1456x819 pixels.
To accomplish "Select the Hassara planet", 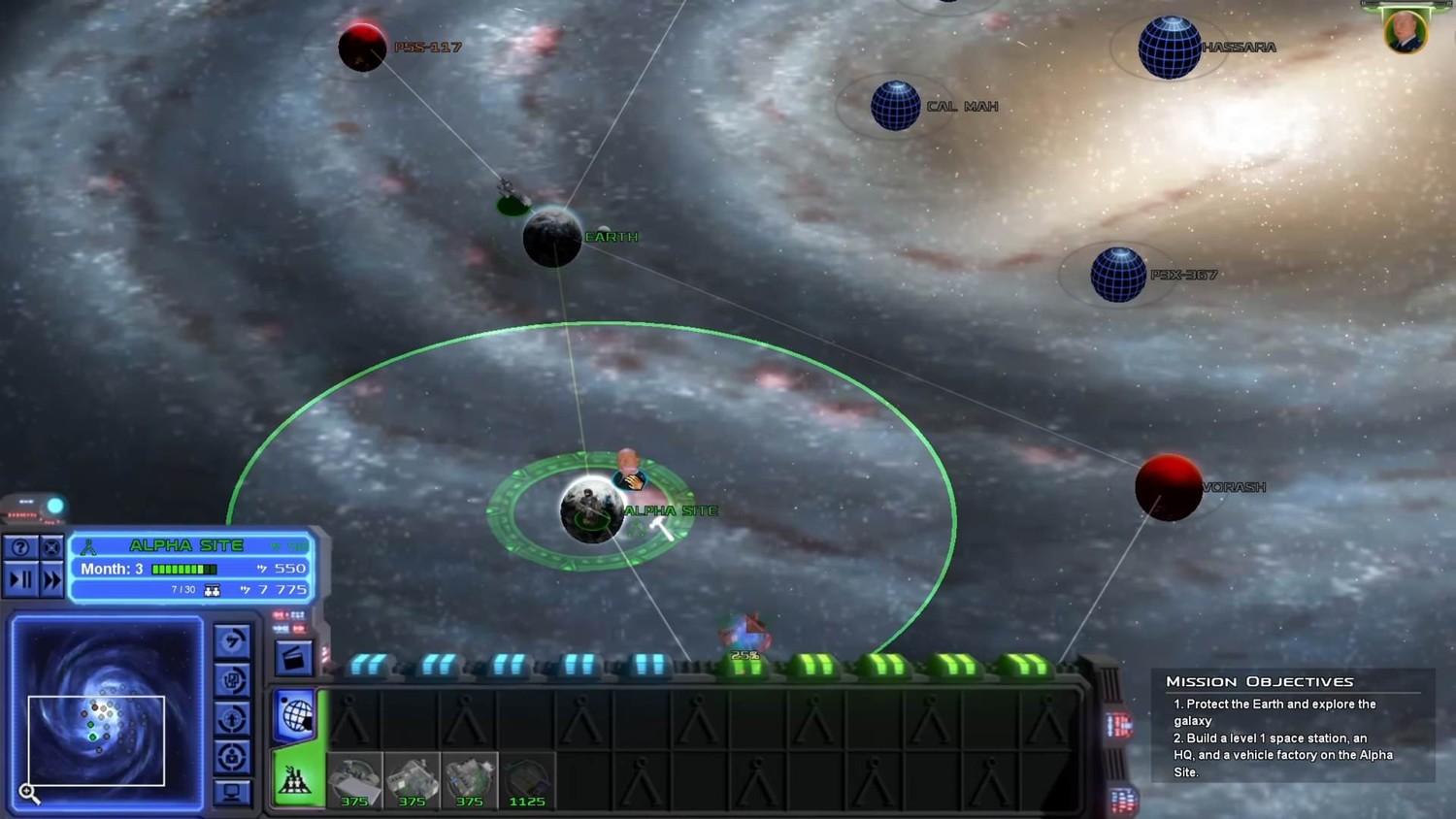I will (1169, 48).
